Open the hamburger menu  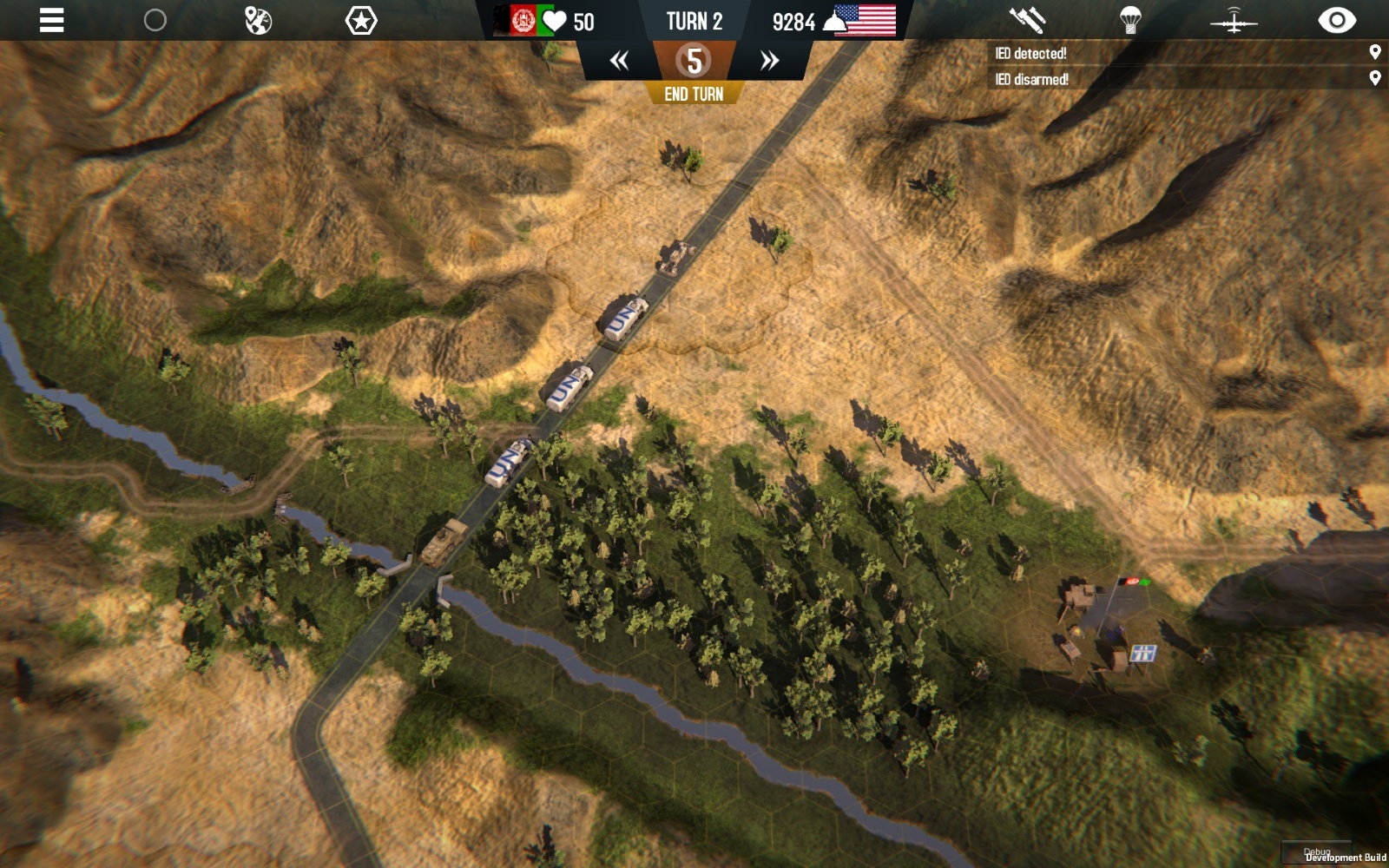click(x=50, y=21)
